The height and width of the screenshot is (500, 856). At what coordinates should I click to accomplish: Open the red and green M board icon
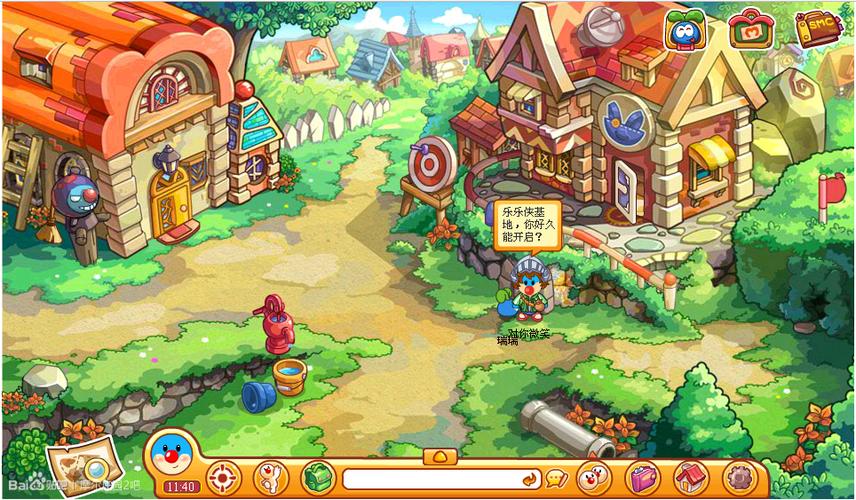[x=749, y=30]
